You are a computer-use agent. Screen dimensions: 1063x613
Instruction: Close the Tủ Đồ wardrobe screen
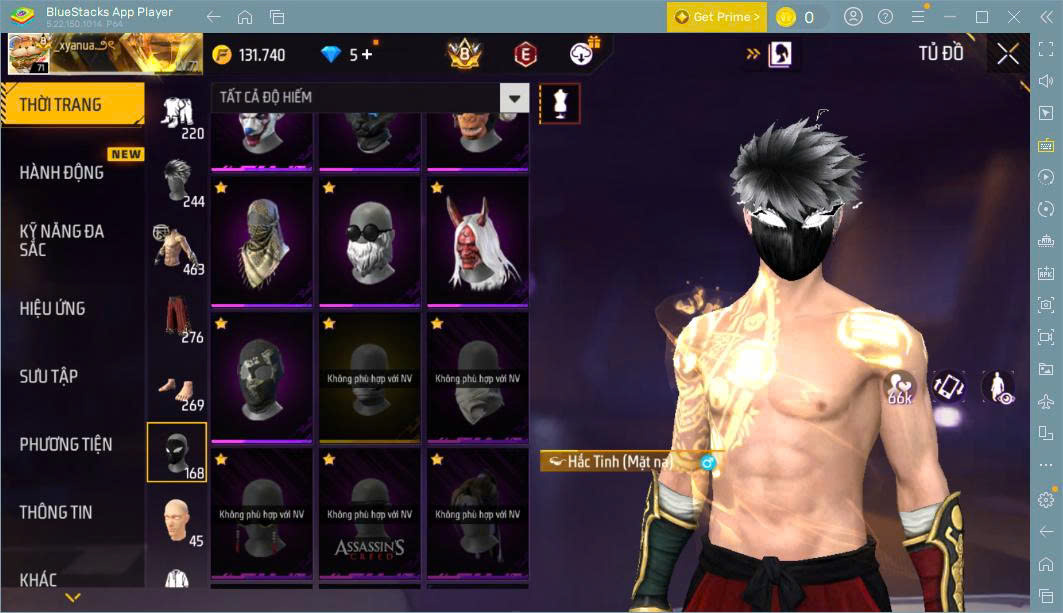pyautogui.click(x=1008, y=54)
